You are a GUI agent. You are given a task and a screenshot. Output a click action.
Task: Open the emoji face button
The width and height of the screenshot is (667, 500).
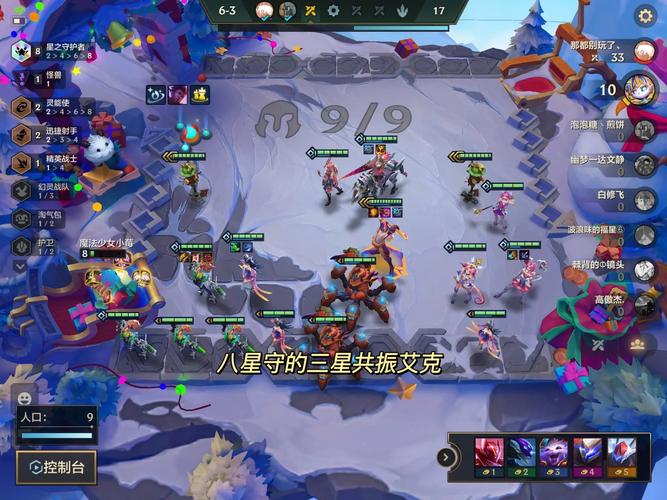coord(25,398)
